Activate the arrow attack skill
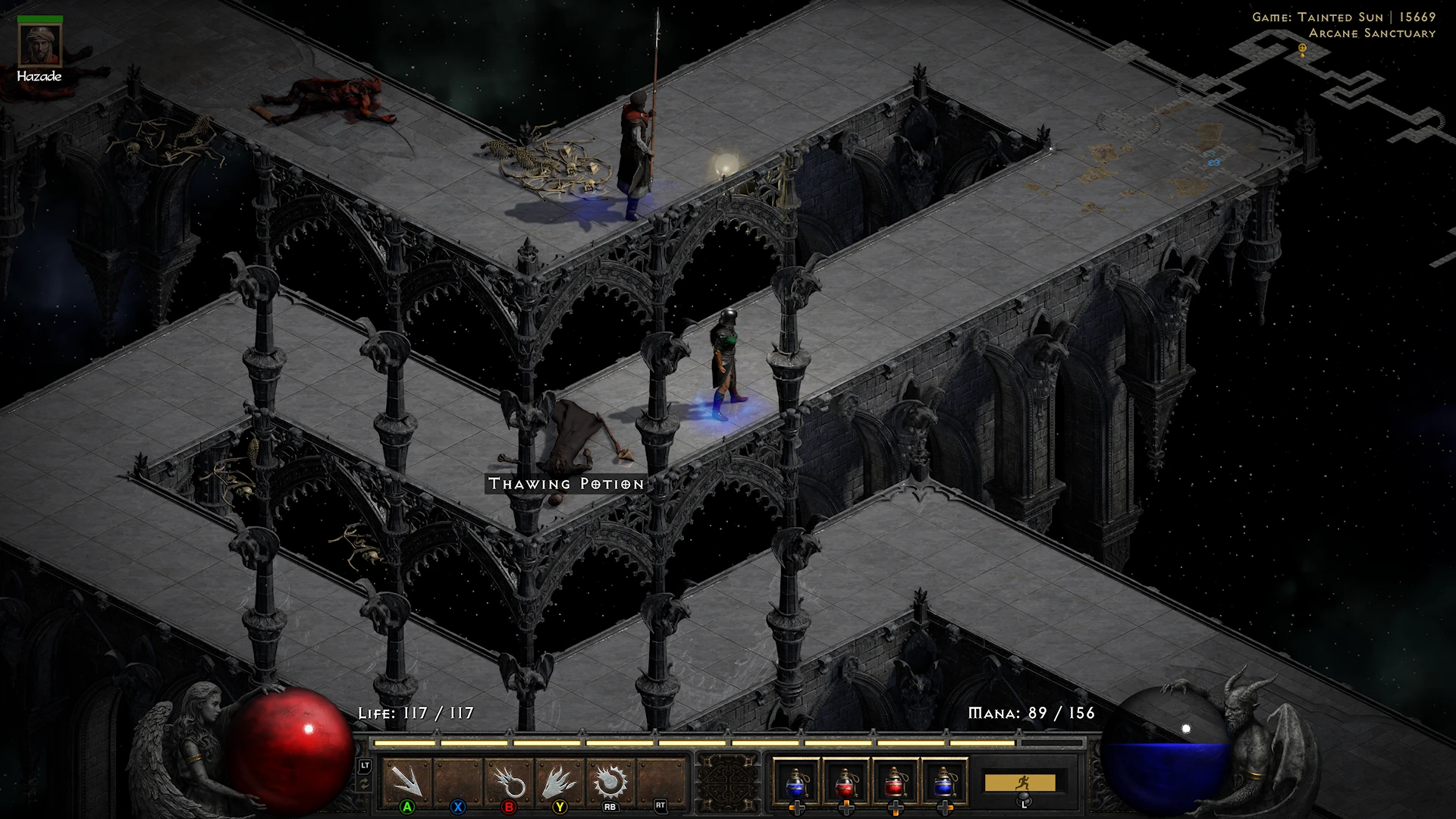 click(407, 782)
